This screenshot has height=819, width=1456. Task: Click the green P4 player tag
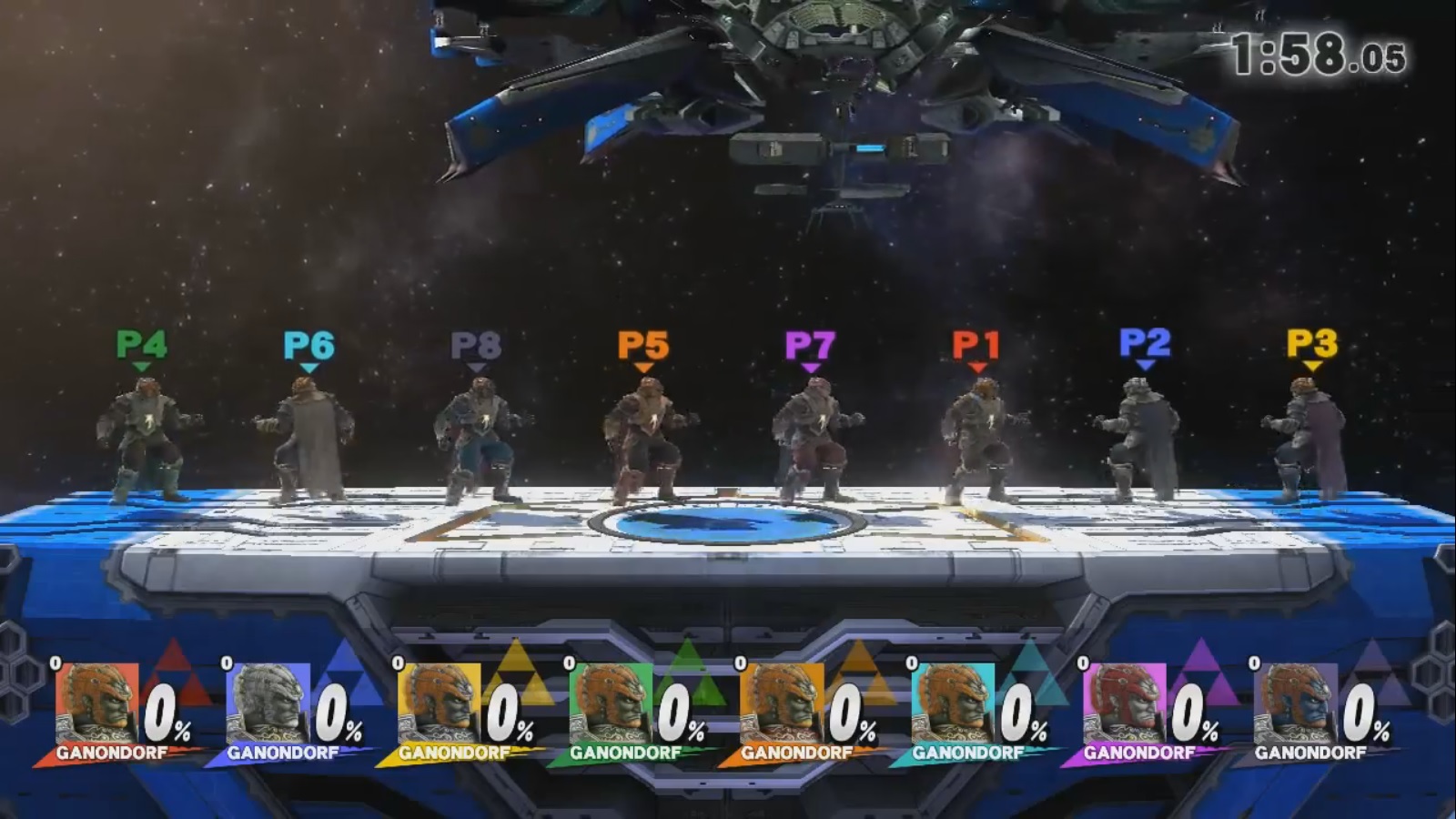[x=141, y=345]
